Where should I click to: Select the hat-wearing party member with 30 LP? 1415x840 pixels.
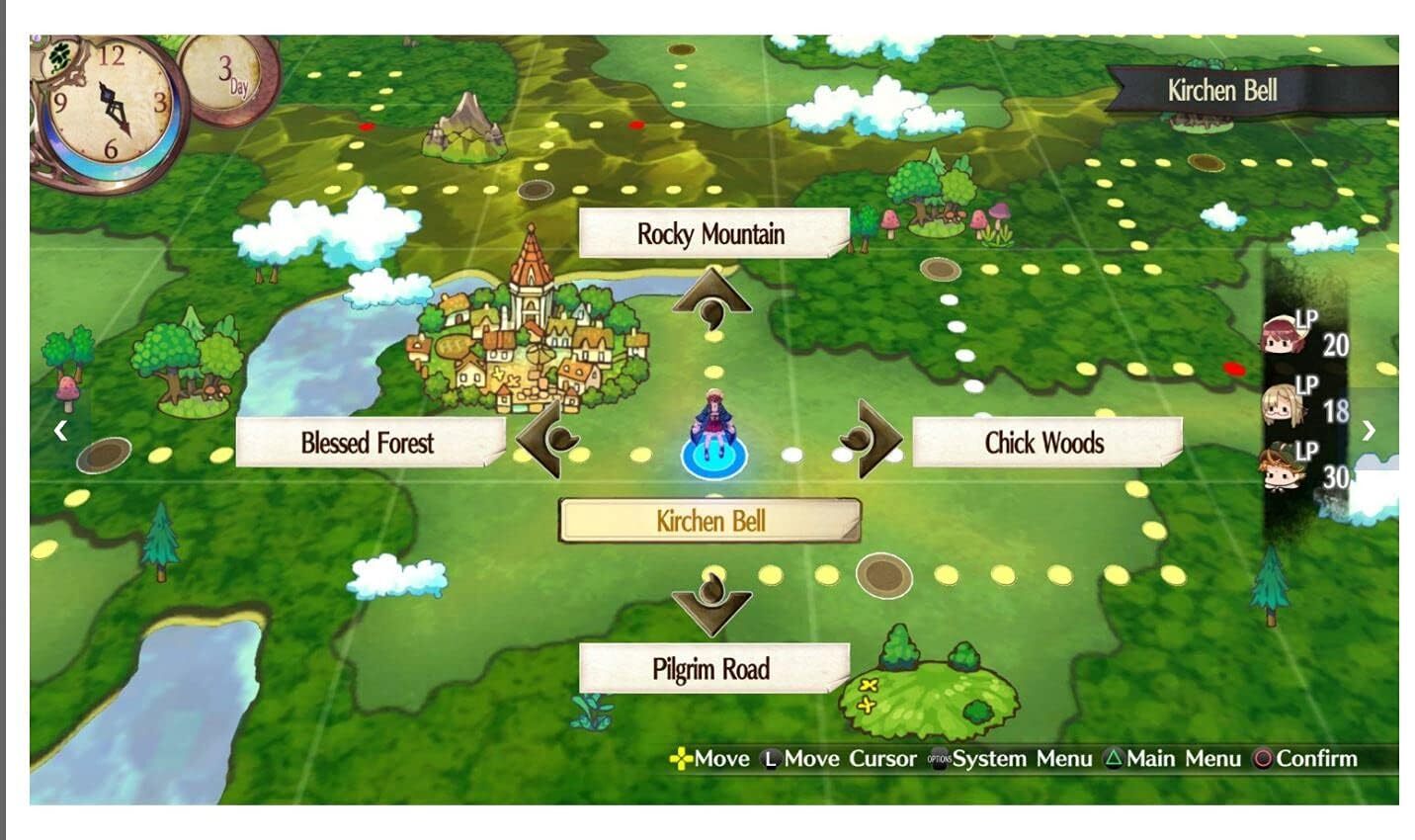pos(1284,467)
